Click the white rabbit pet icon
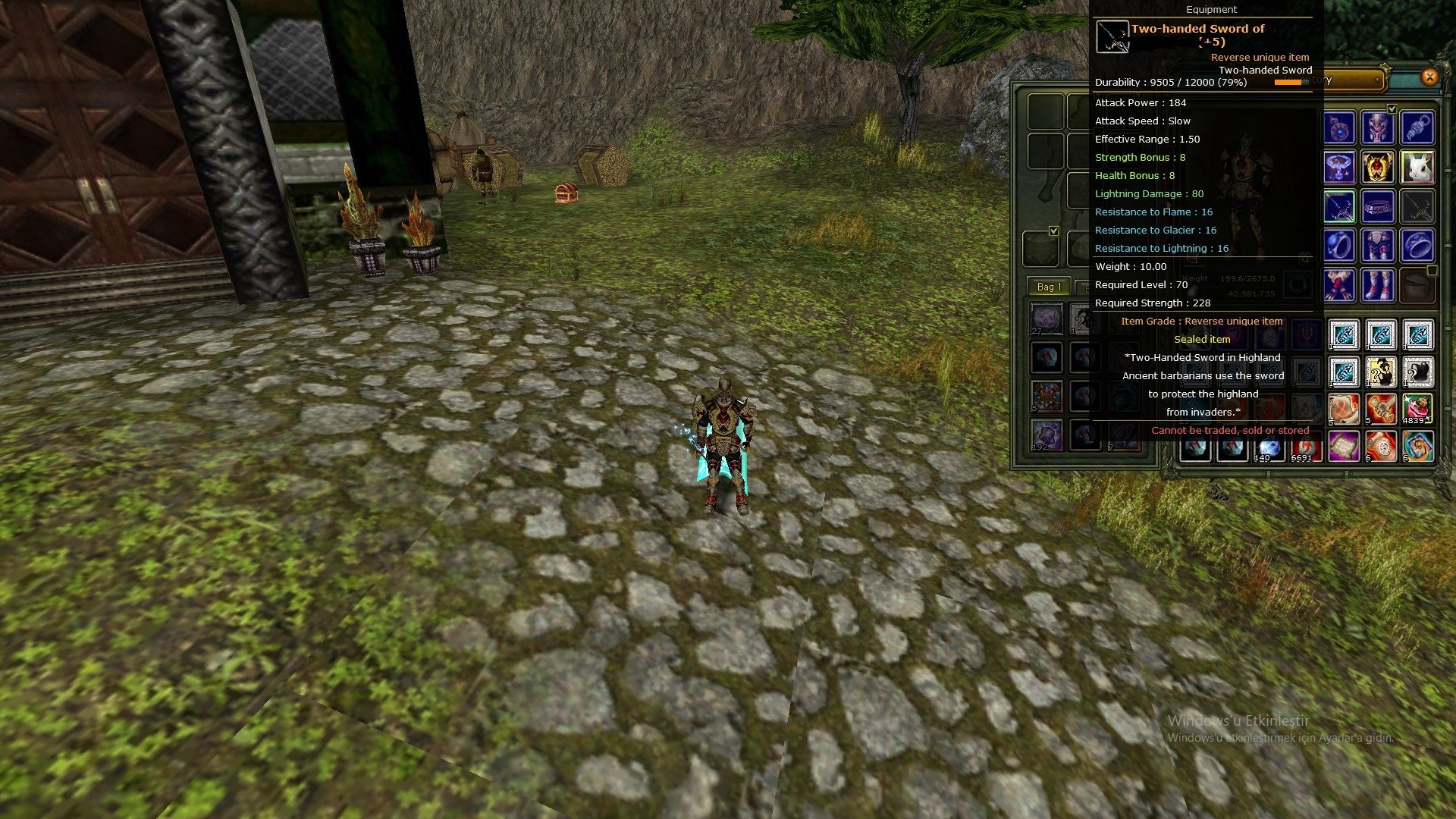 [1418, 167]
